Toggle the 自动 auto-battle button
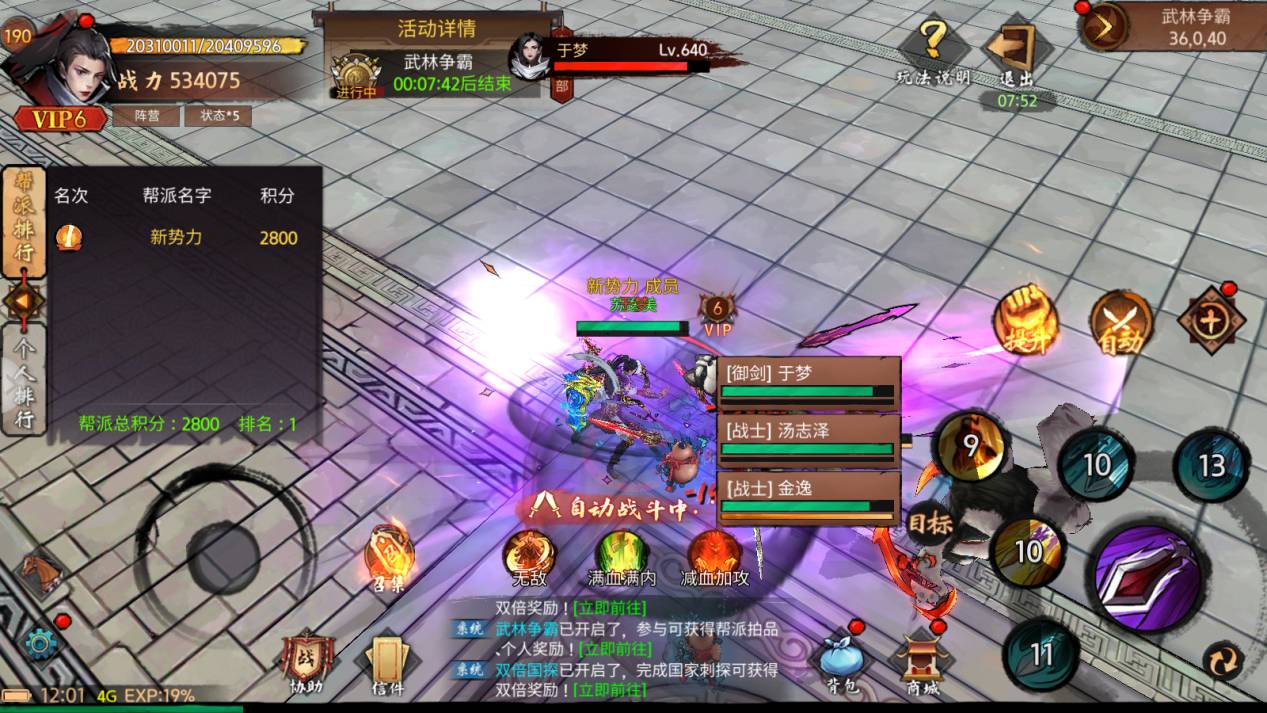This screenshot has height=713, width=1267. (1121, 322)
